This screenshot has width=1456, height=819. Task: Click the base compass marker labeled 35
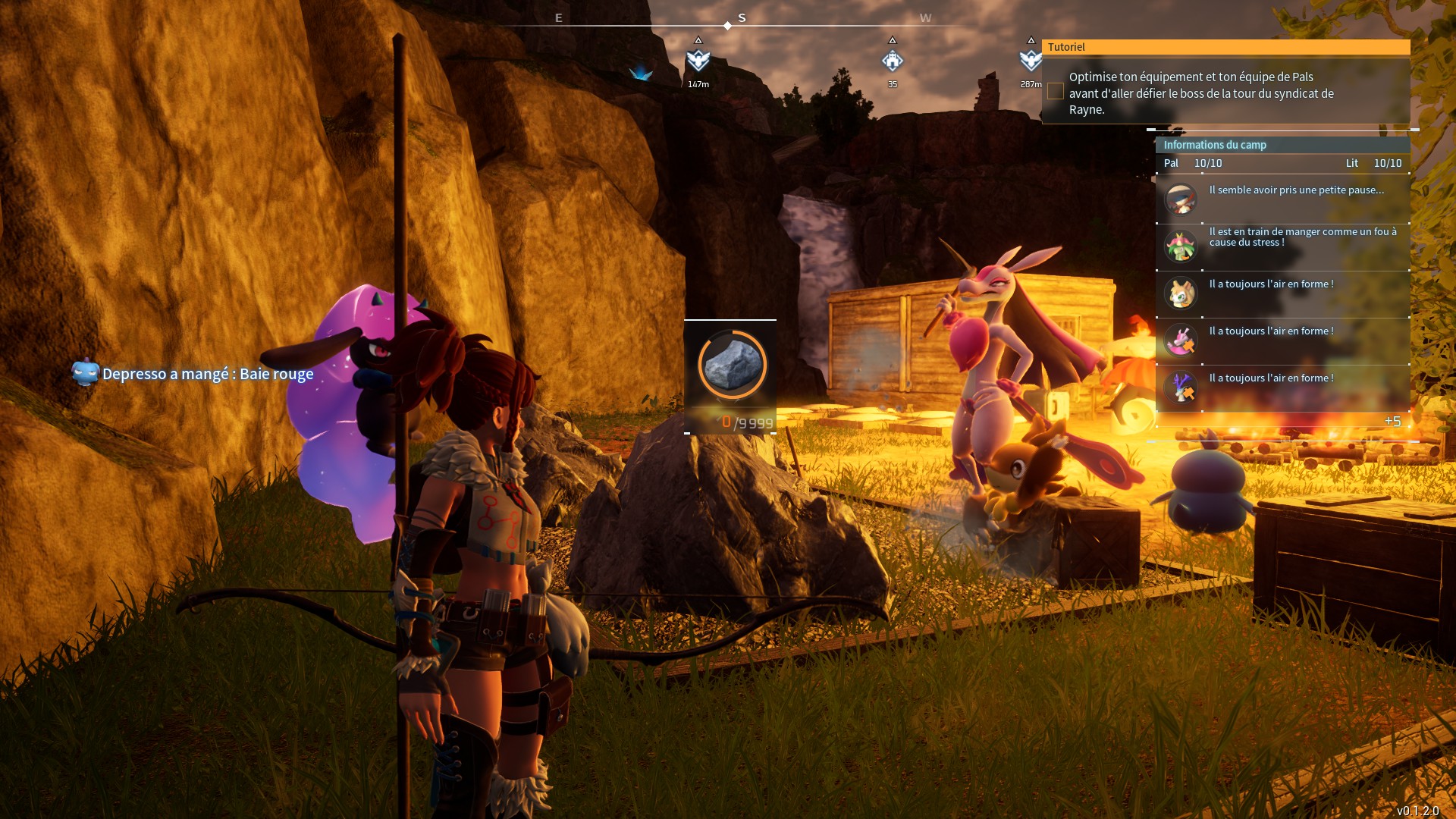pyautogui.click(x=893, y=61)
